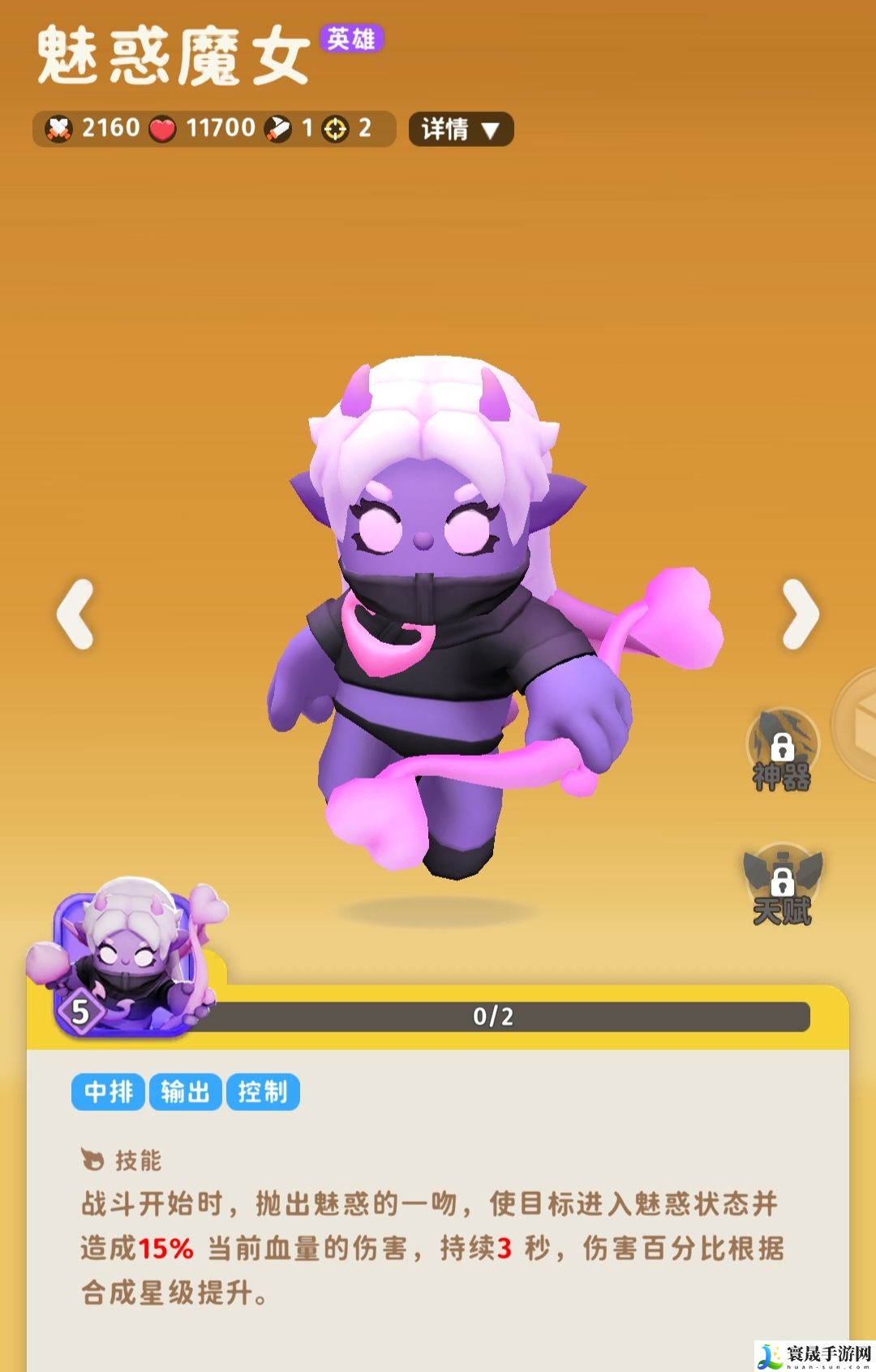Visit the 寰晟手游网 watermark link
This screenshot has height=1372, width=876.
click(x=815, y=1355)
